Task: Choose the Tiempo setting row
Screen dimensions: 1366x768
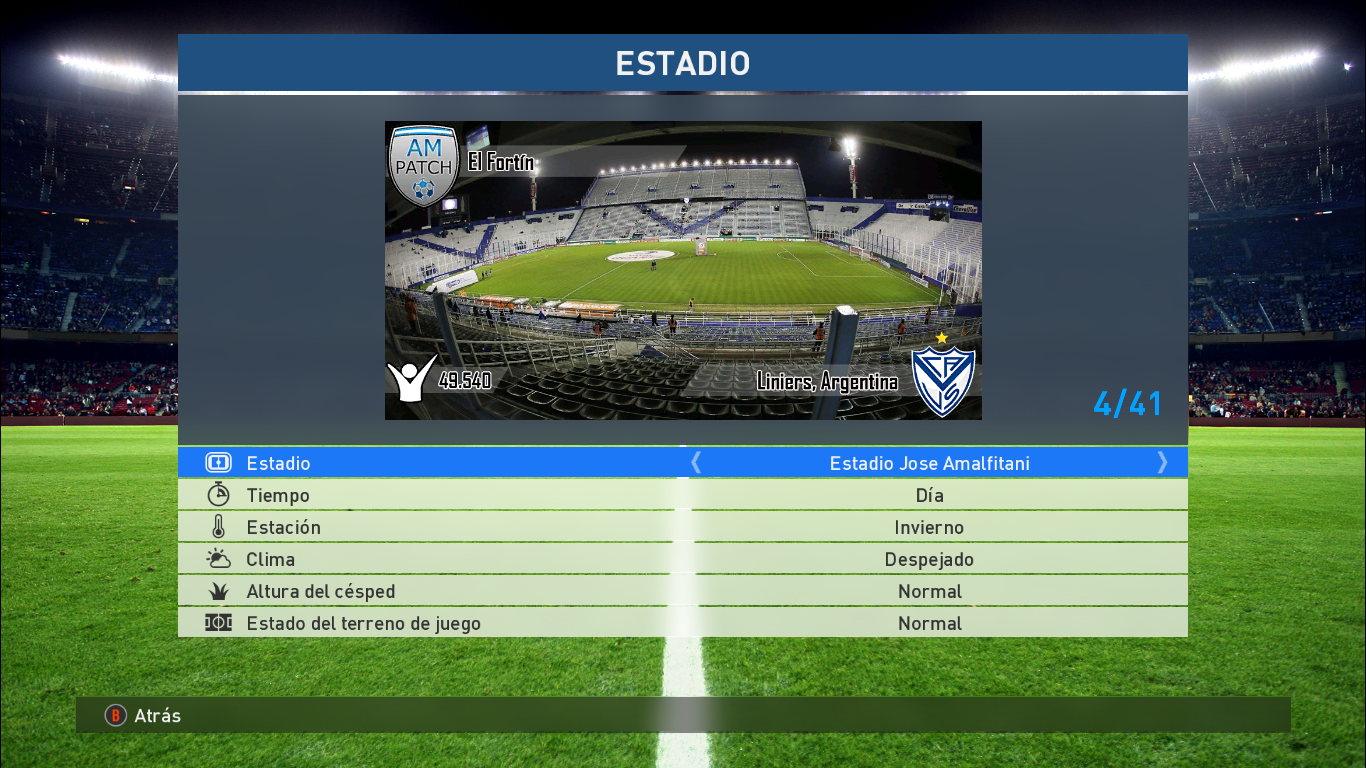Action: (x=682, y=495)
